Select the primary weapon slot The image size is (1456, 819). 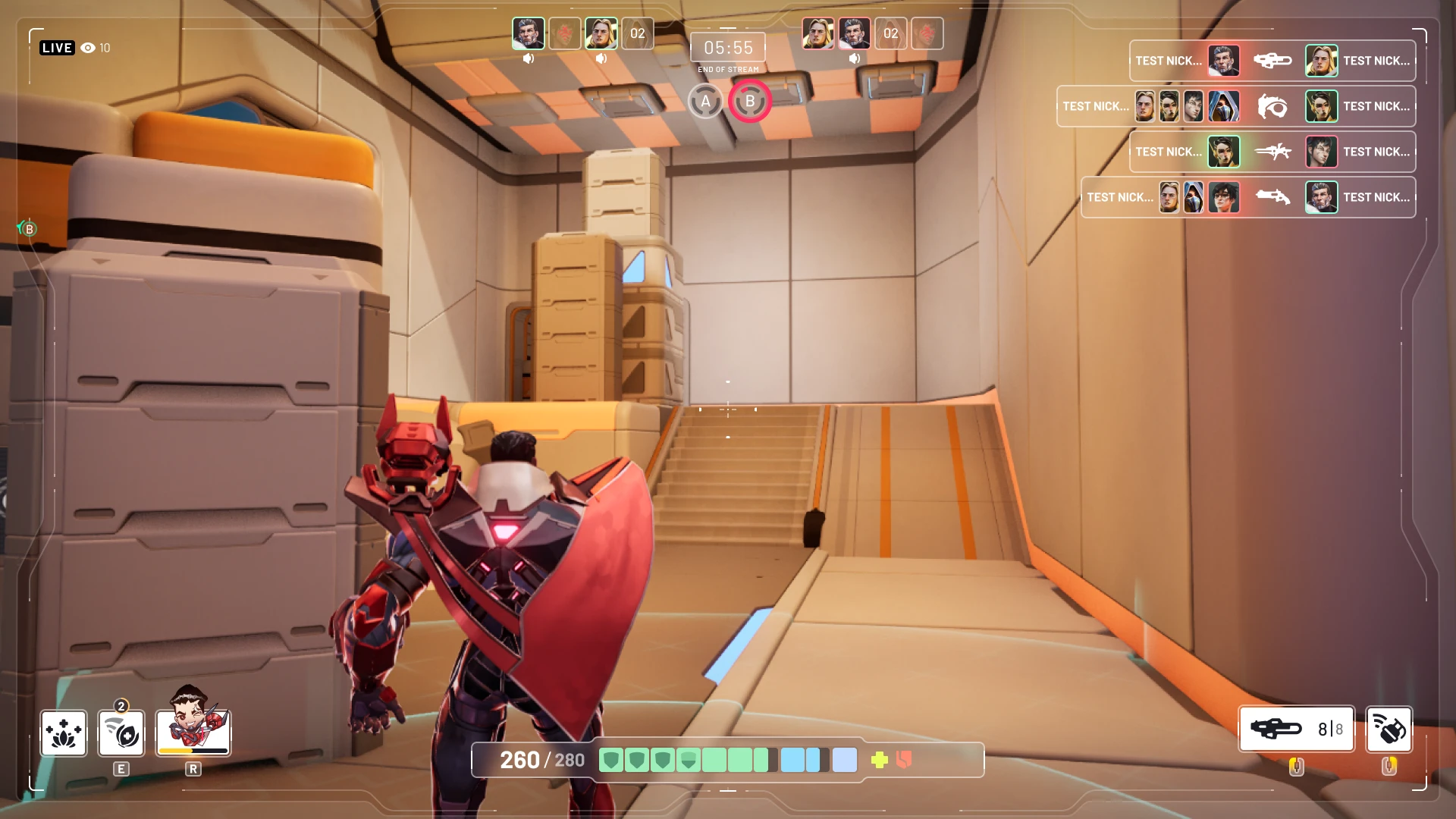click(1296, 729)
